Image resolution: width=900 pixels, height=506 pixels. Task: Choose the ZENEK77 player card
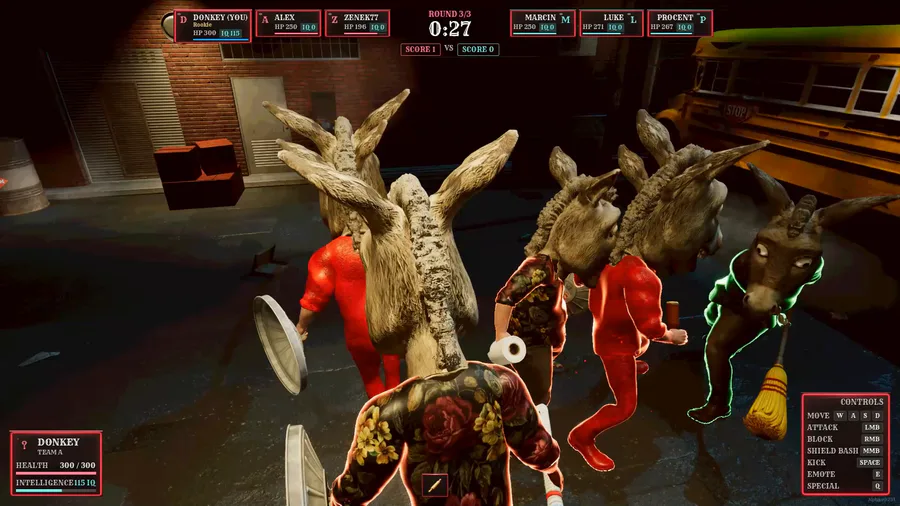(357, 23)
